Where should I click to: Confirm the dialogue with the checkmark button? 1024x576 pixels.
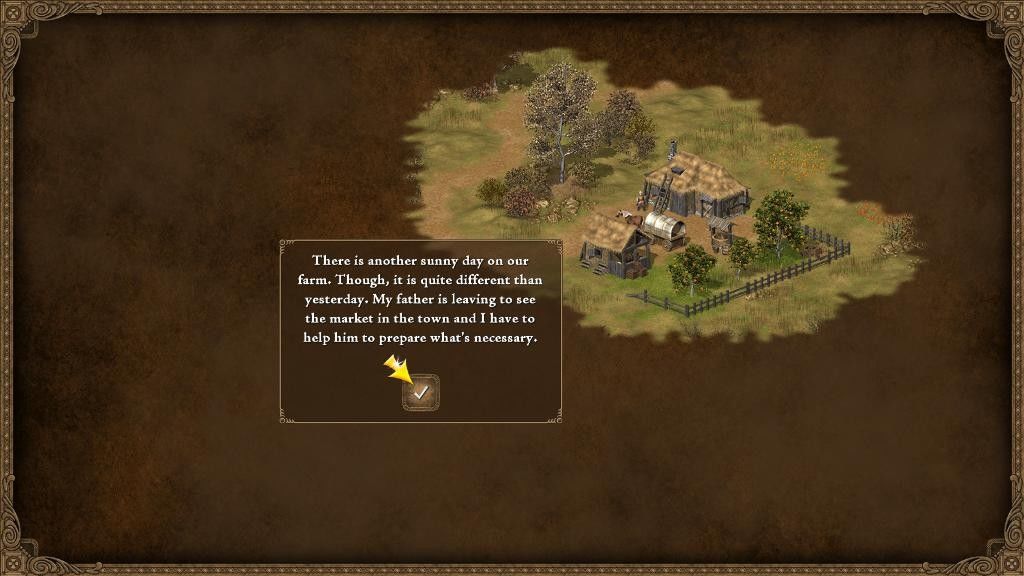(x=421, y=393)
